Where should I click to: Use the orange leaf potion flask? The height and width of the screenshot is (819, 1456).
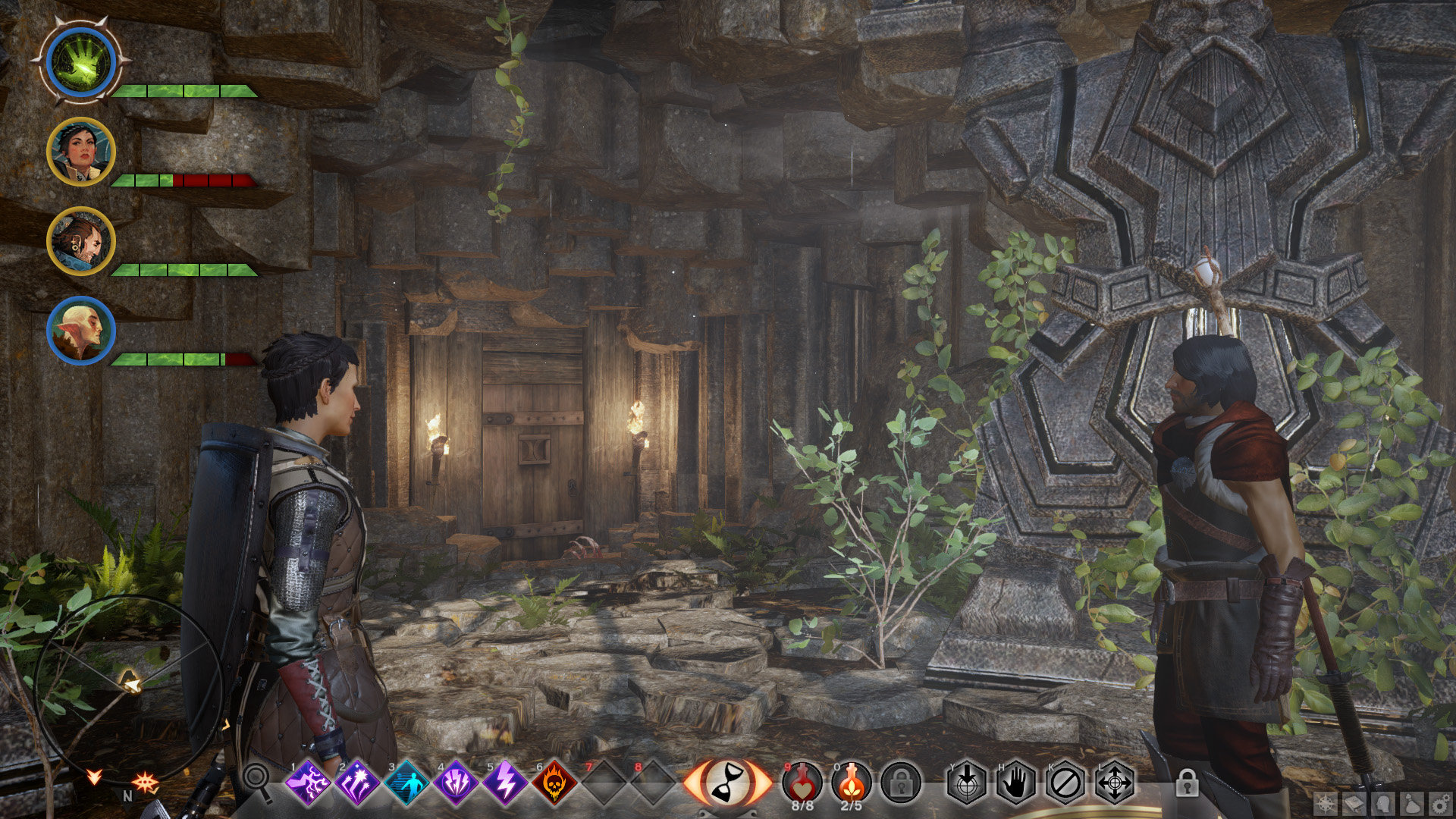[x=852, y=781]
